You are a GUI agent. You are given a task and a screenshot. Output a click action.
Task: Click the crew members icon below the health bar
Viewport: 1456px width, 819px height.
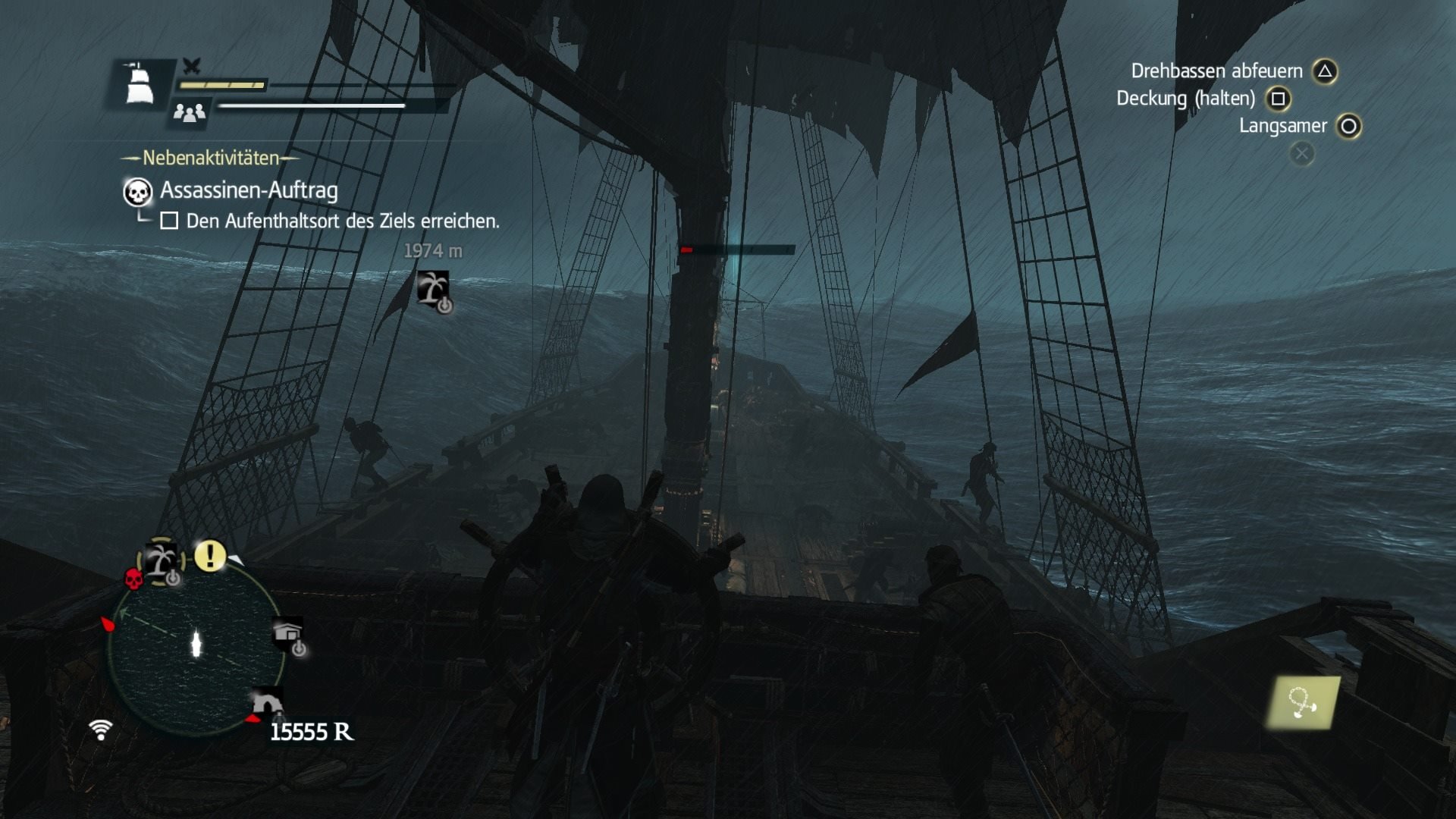click(191, 114)
